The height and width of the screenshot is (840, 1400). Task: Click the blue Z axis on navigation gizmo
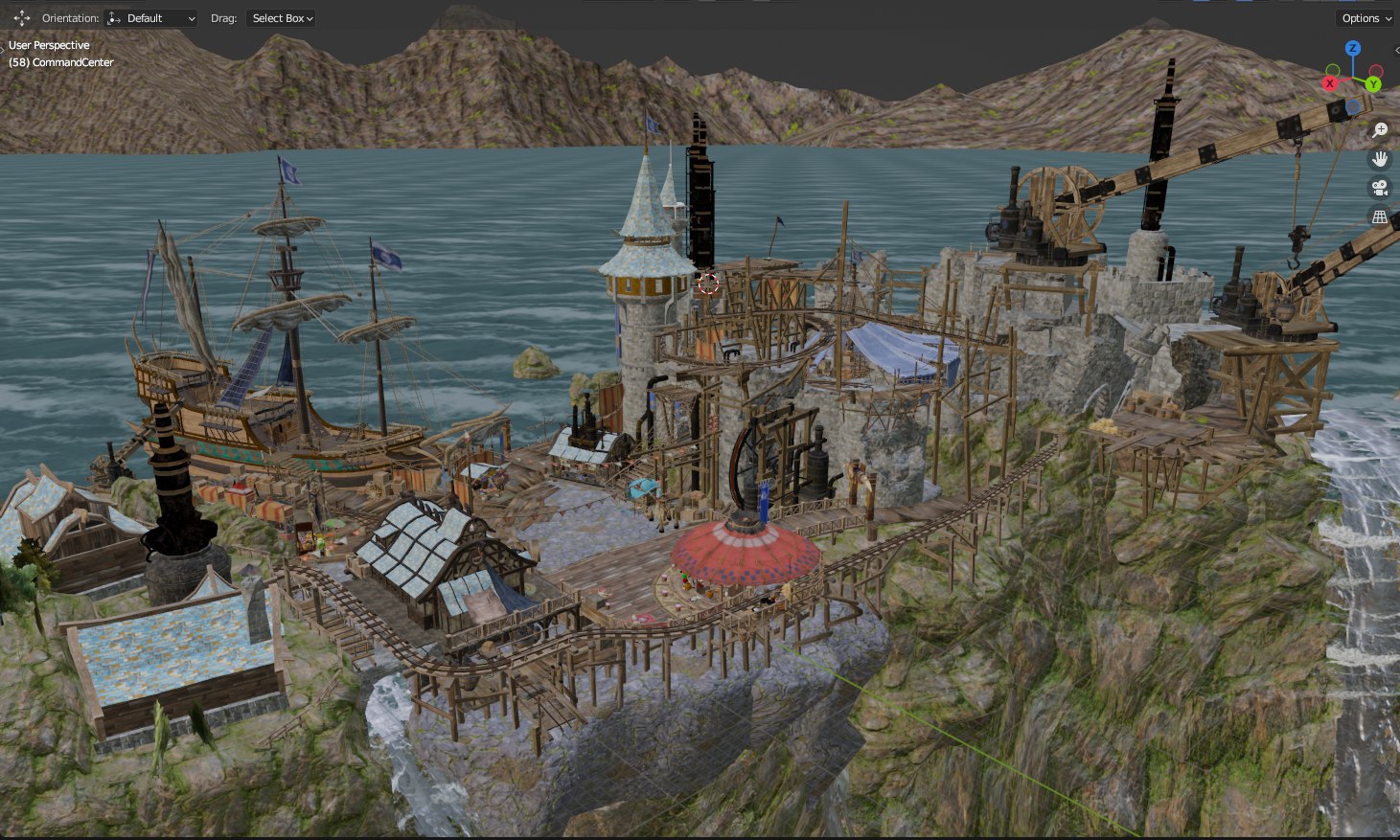coord(1353,48)
